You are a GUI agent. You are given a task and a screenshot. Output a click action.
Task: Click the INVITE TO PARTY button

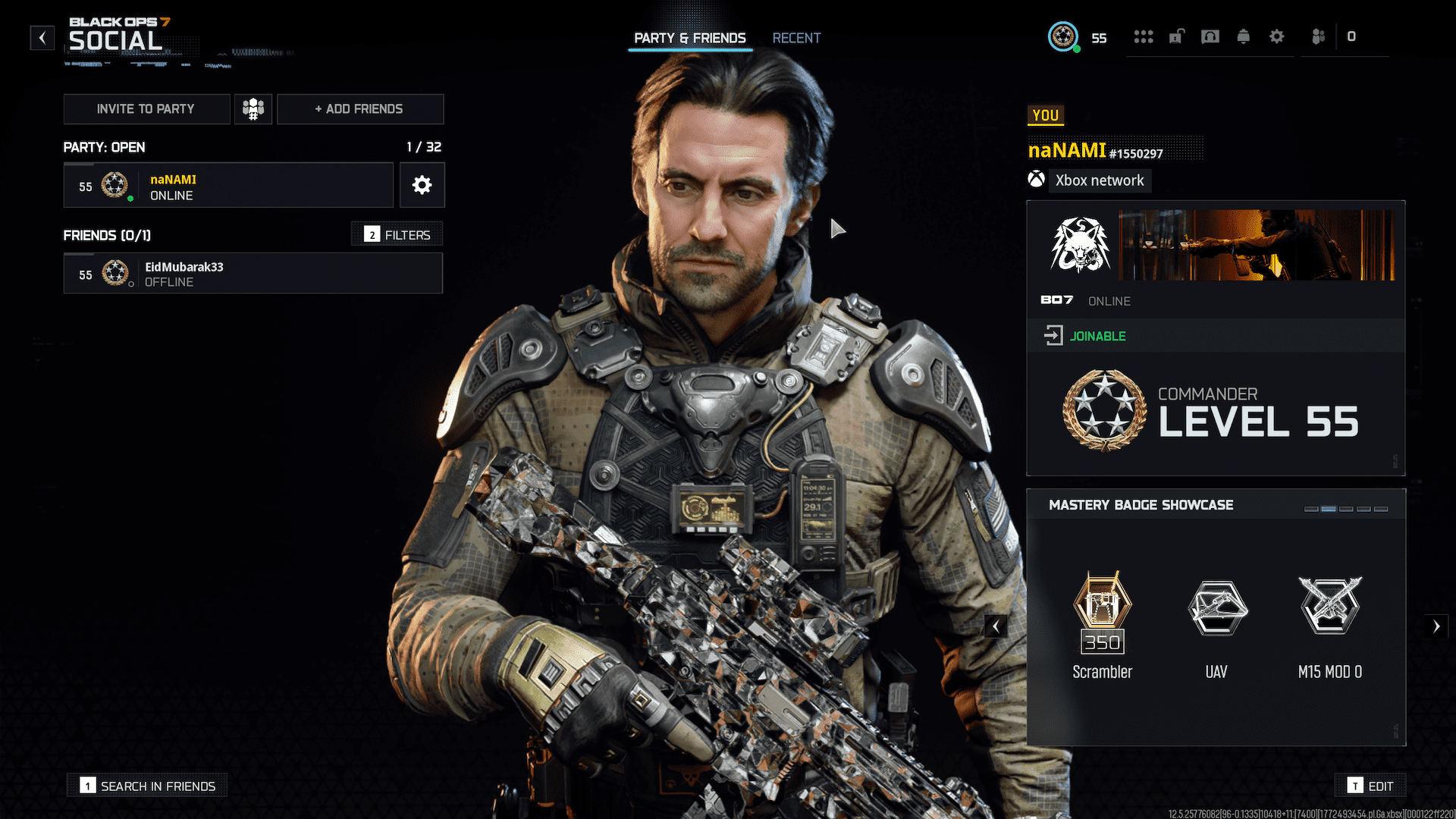point(146,108)
